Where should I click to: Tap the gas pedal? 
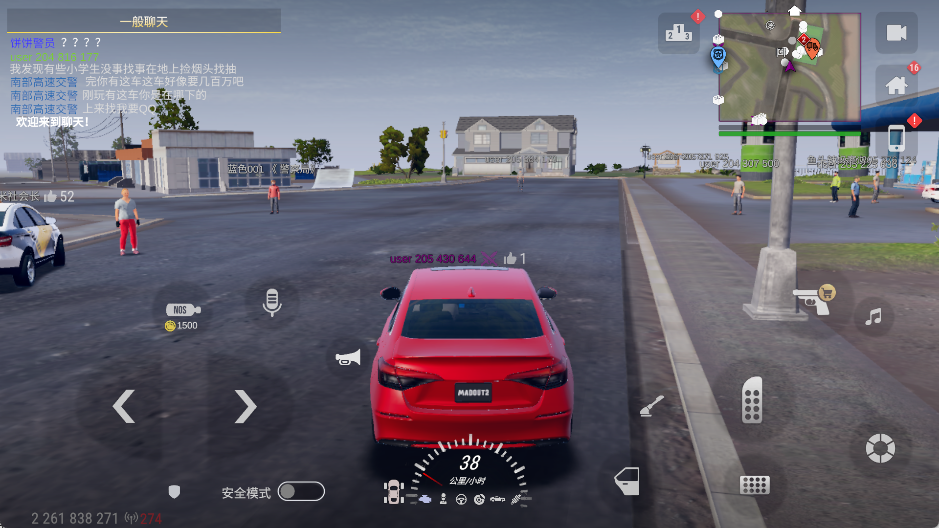[752, 400]
